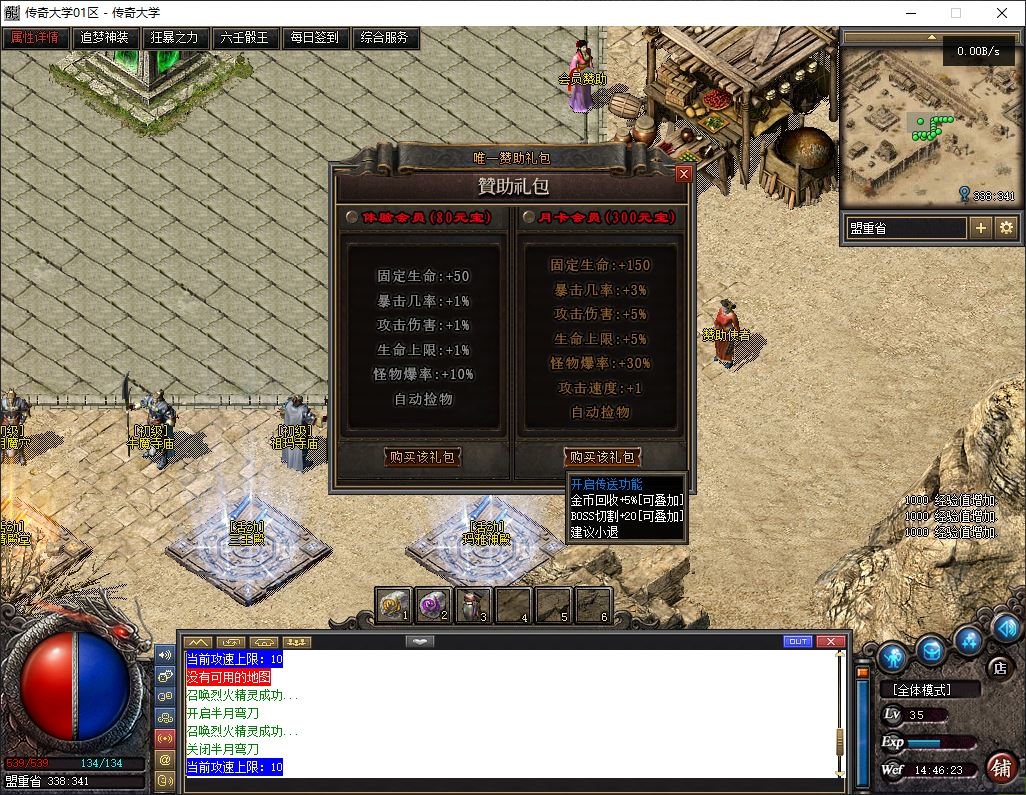Open the 追梦神装 menu
This screenshot has height=795, width=1026.
tap(104, 38)
